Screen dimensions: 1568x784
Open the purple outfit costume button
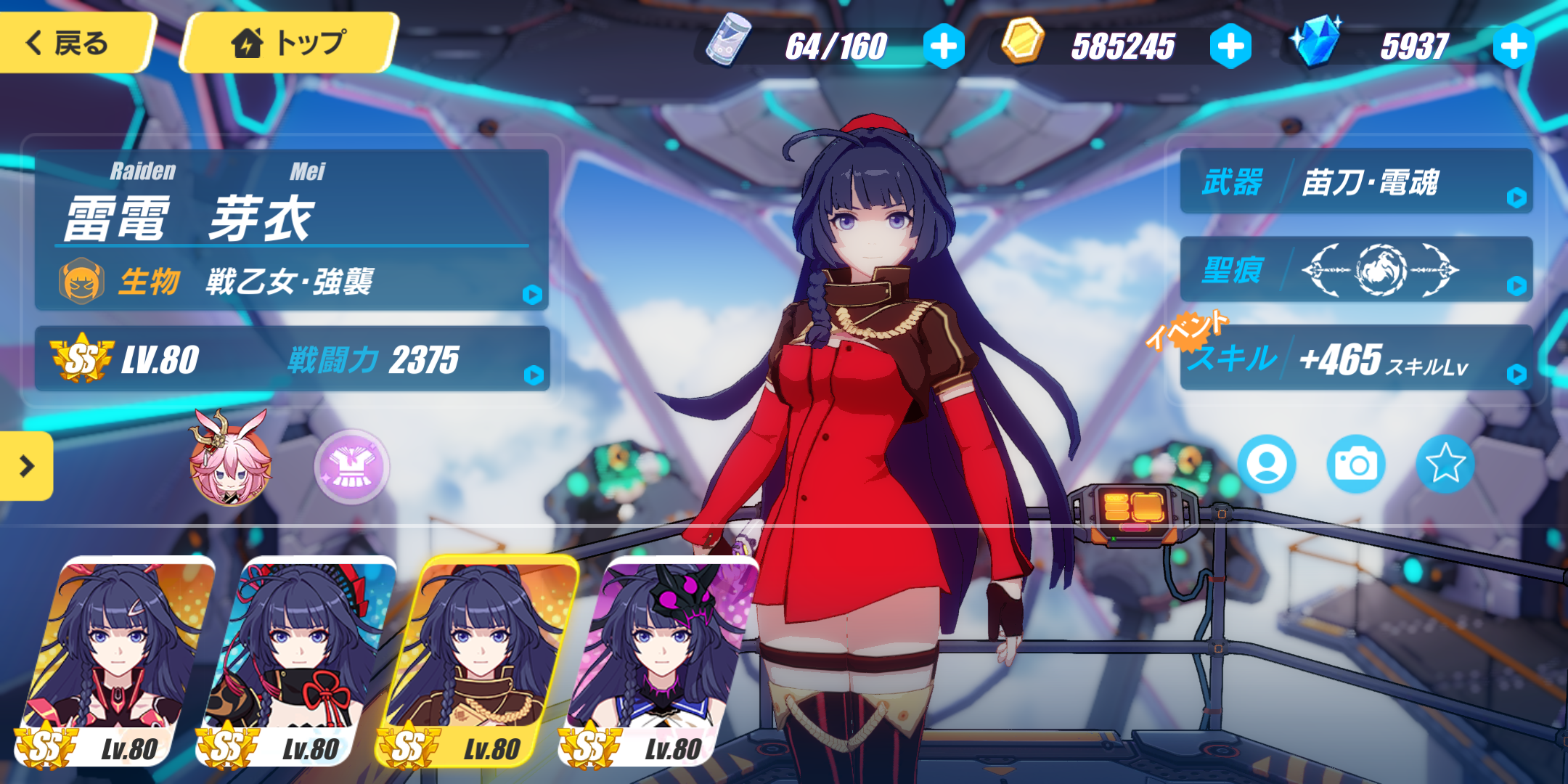[x=352, y=466]
